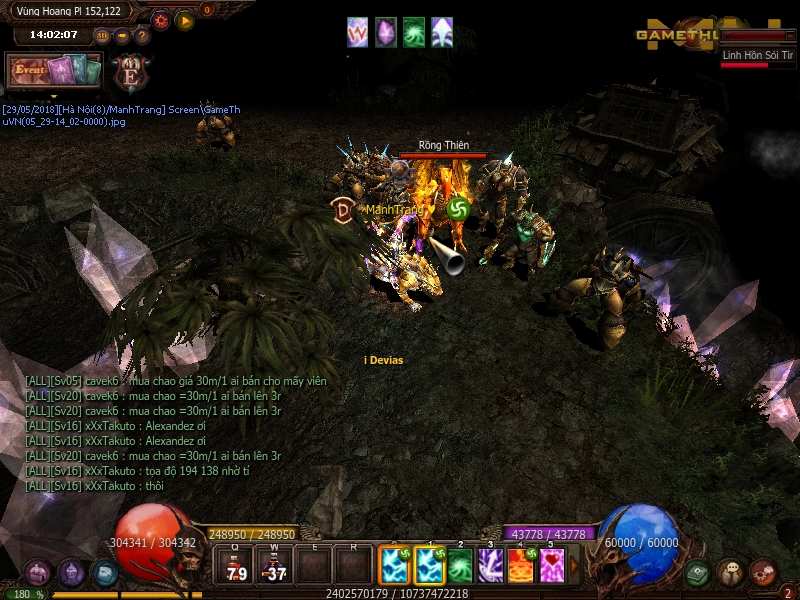The width and height of the screenshot is (800, 600).
Task: Click the blue scroll icon beside red orb
Action: [x=105, y=573]
